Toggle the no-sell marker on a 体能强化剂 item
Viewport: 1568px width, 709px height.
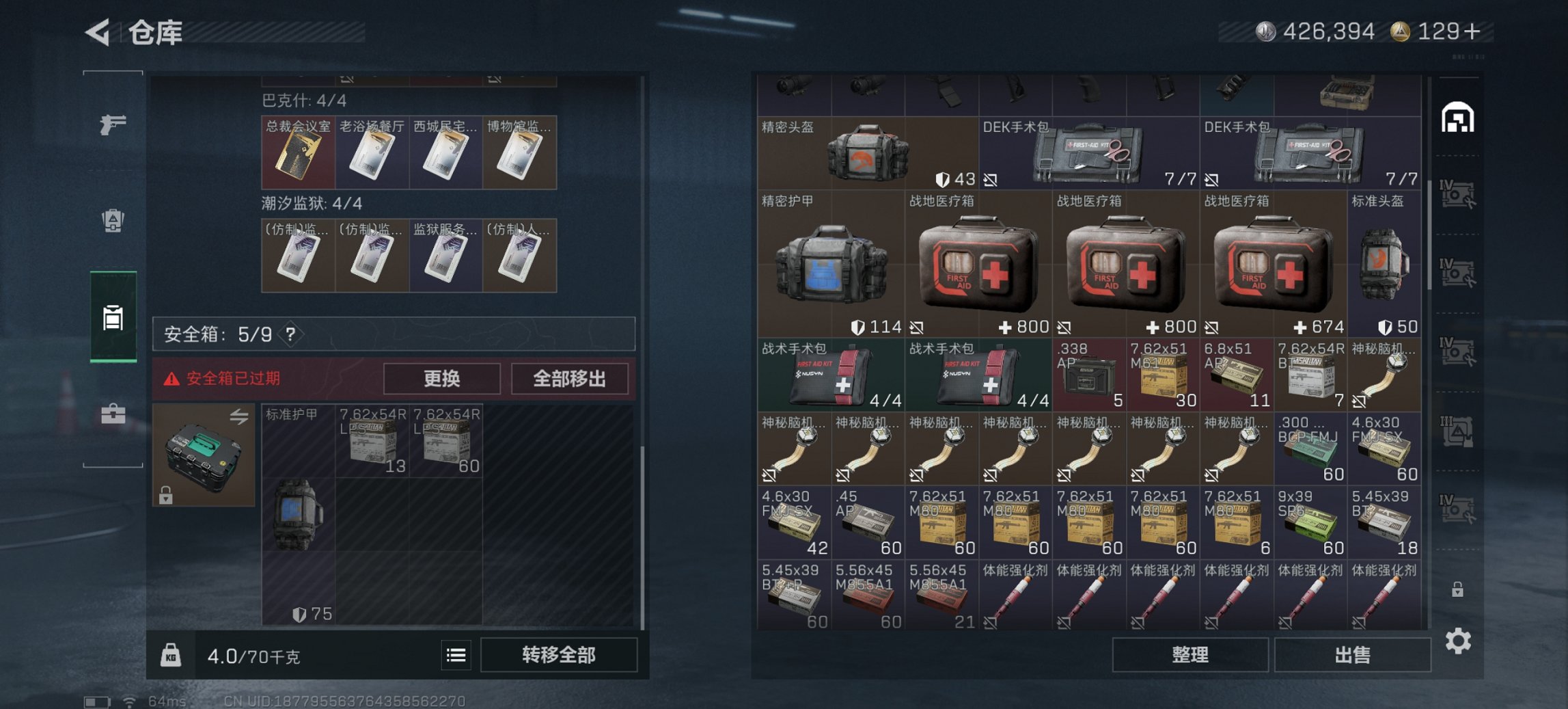989,621
